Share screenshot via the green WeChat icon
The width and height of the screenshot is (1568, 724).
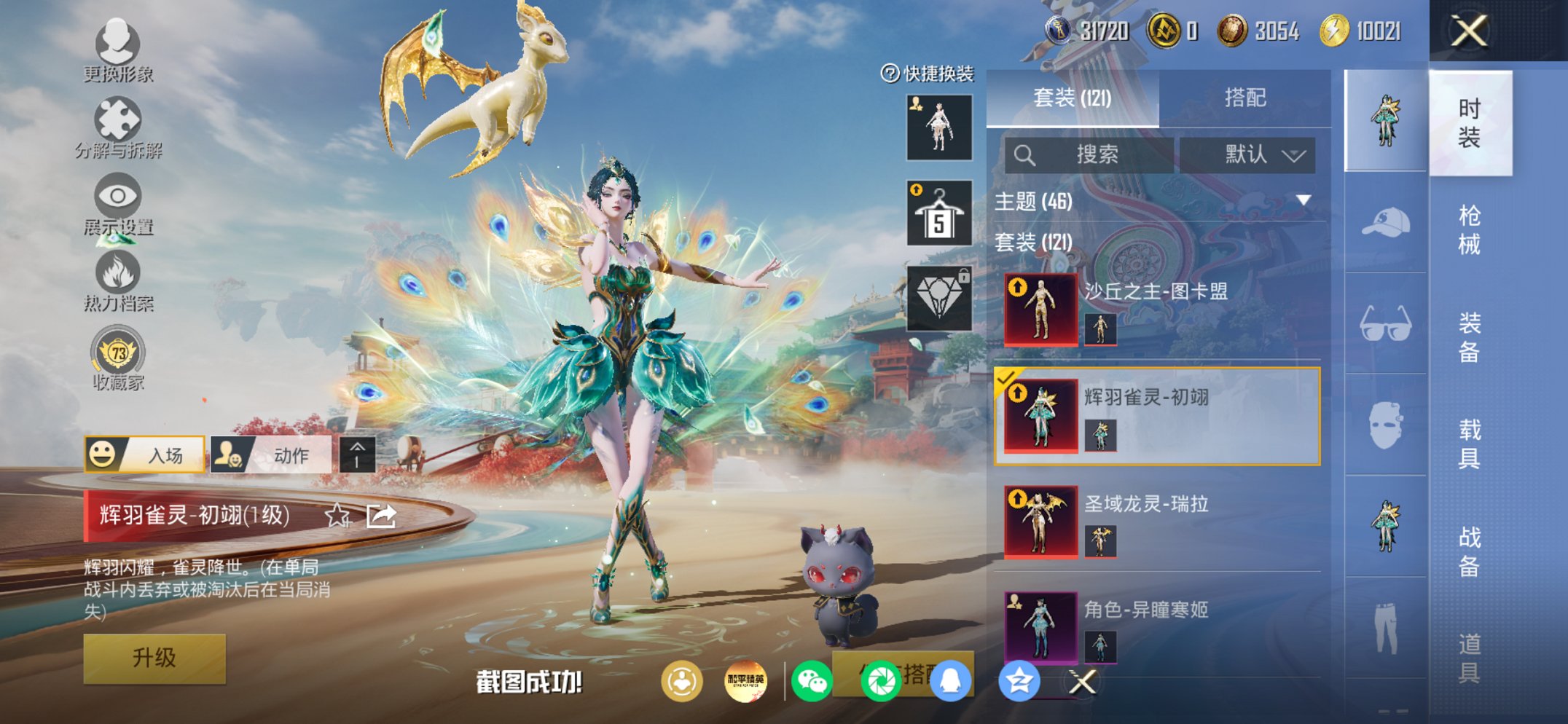812,682
